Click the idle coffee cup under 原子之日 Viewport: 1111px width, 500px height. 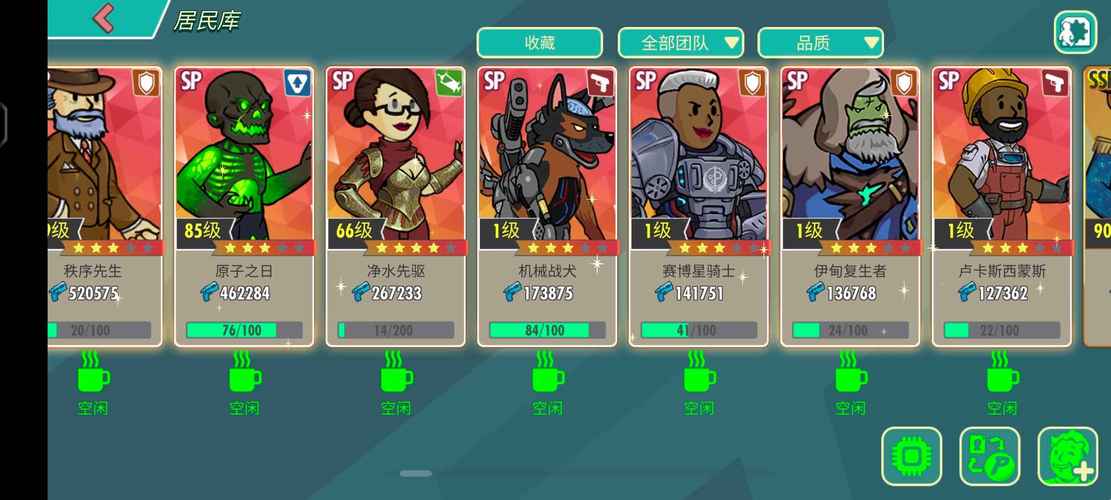tap(244, 374)
